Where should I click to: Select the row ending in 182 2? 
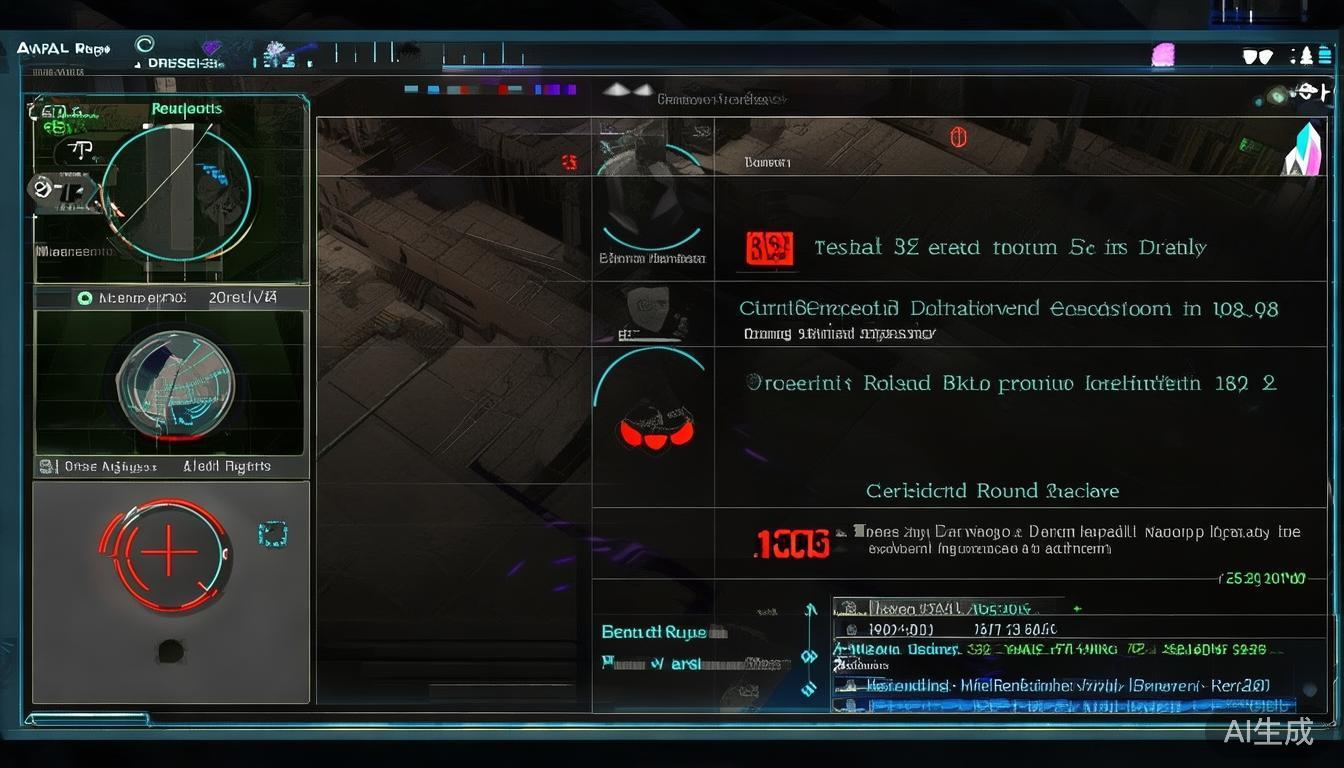coord(1010,383)
